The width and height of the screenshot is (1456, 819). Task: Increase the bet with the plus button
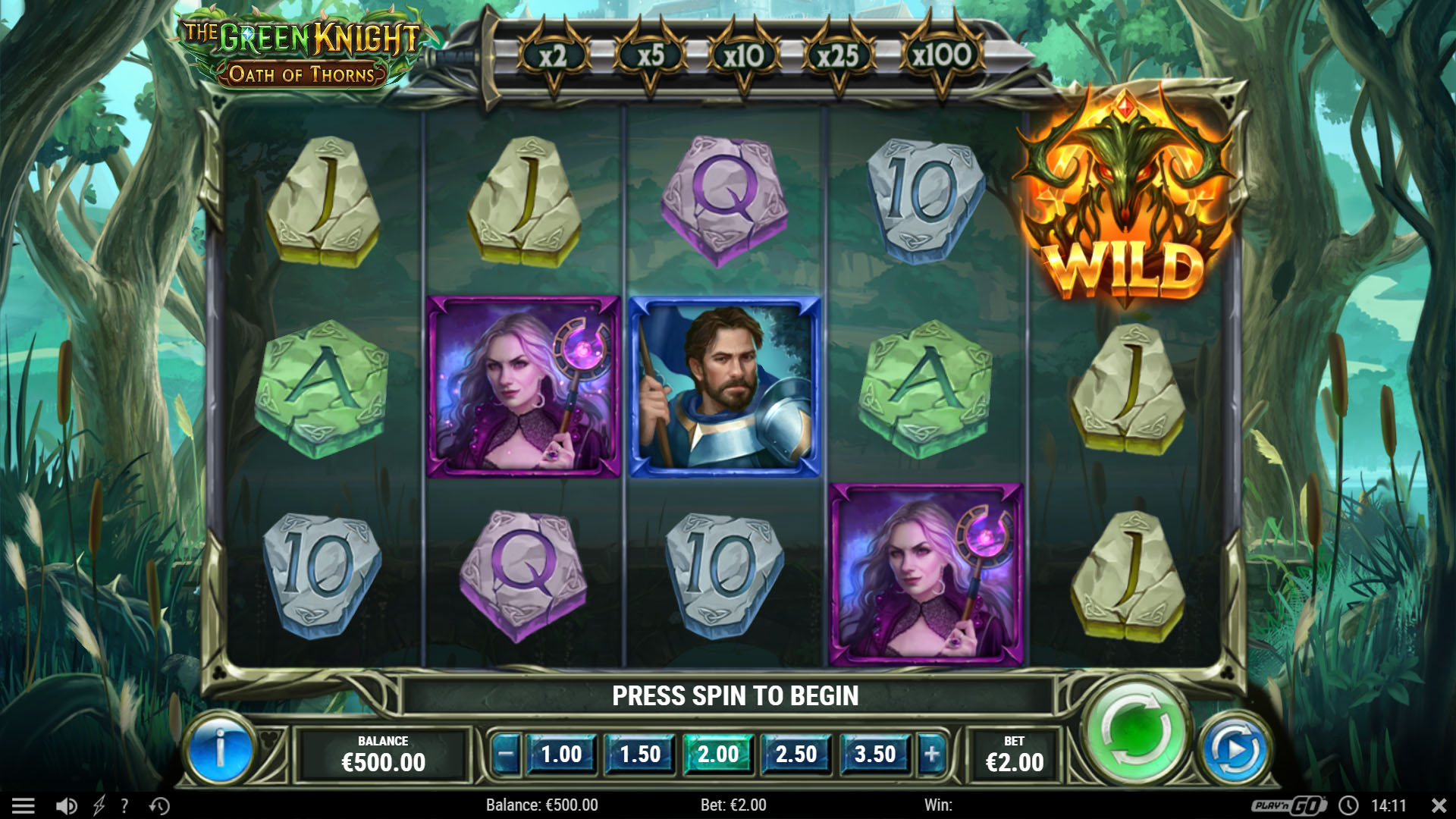pos(932,755)
